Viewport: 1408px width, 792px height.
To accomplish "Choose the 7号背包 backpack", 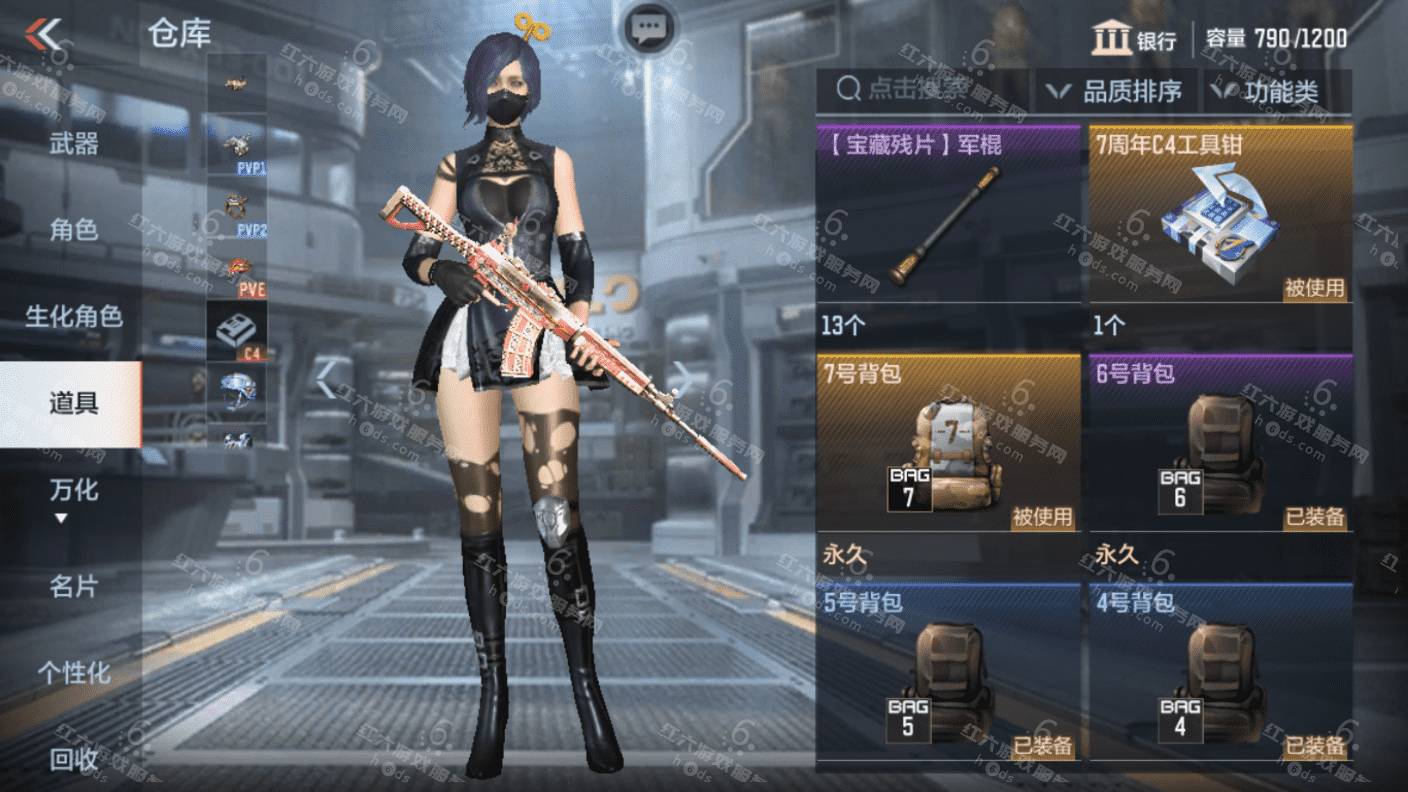I will 948,445.
